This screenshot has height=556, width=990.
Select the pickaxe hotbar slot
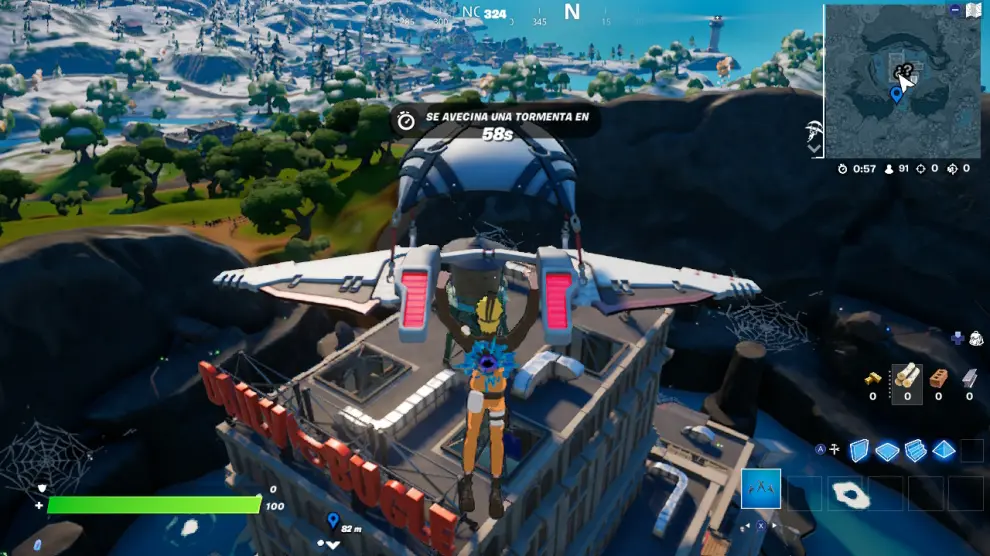tap(761, 489)
